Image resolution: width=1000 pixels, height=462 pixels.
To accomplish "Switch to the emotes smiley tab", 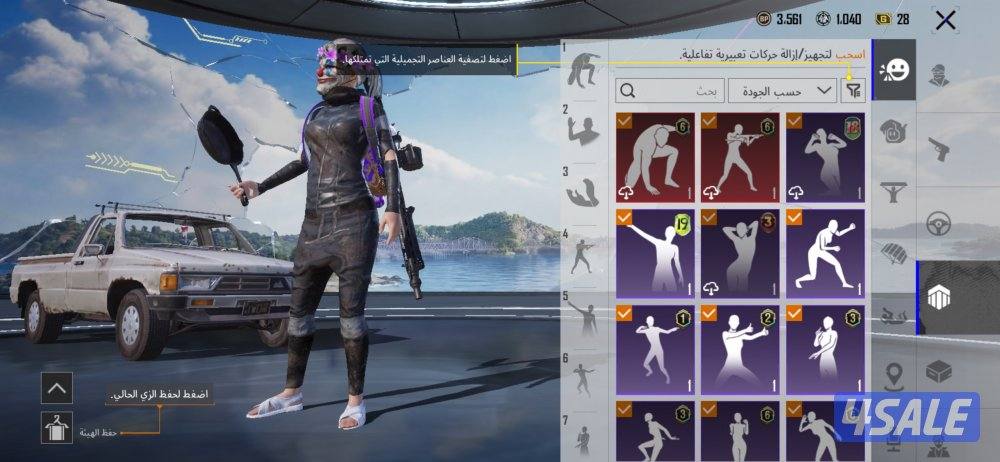I will 894,71.
